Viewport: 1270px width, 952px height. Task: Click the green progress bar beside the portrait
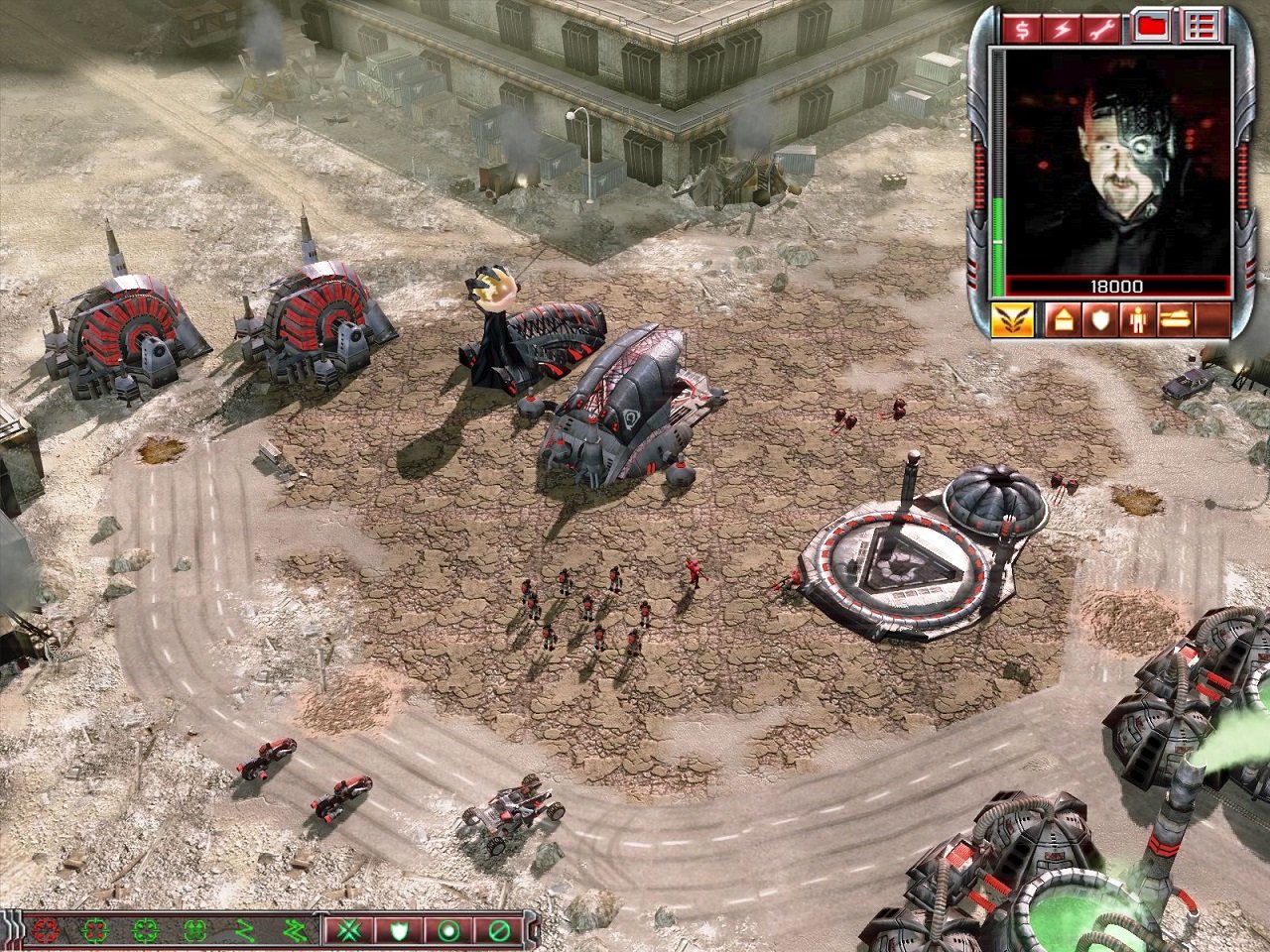coord(998,235)
